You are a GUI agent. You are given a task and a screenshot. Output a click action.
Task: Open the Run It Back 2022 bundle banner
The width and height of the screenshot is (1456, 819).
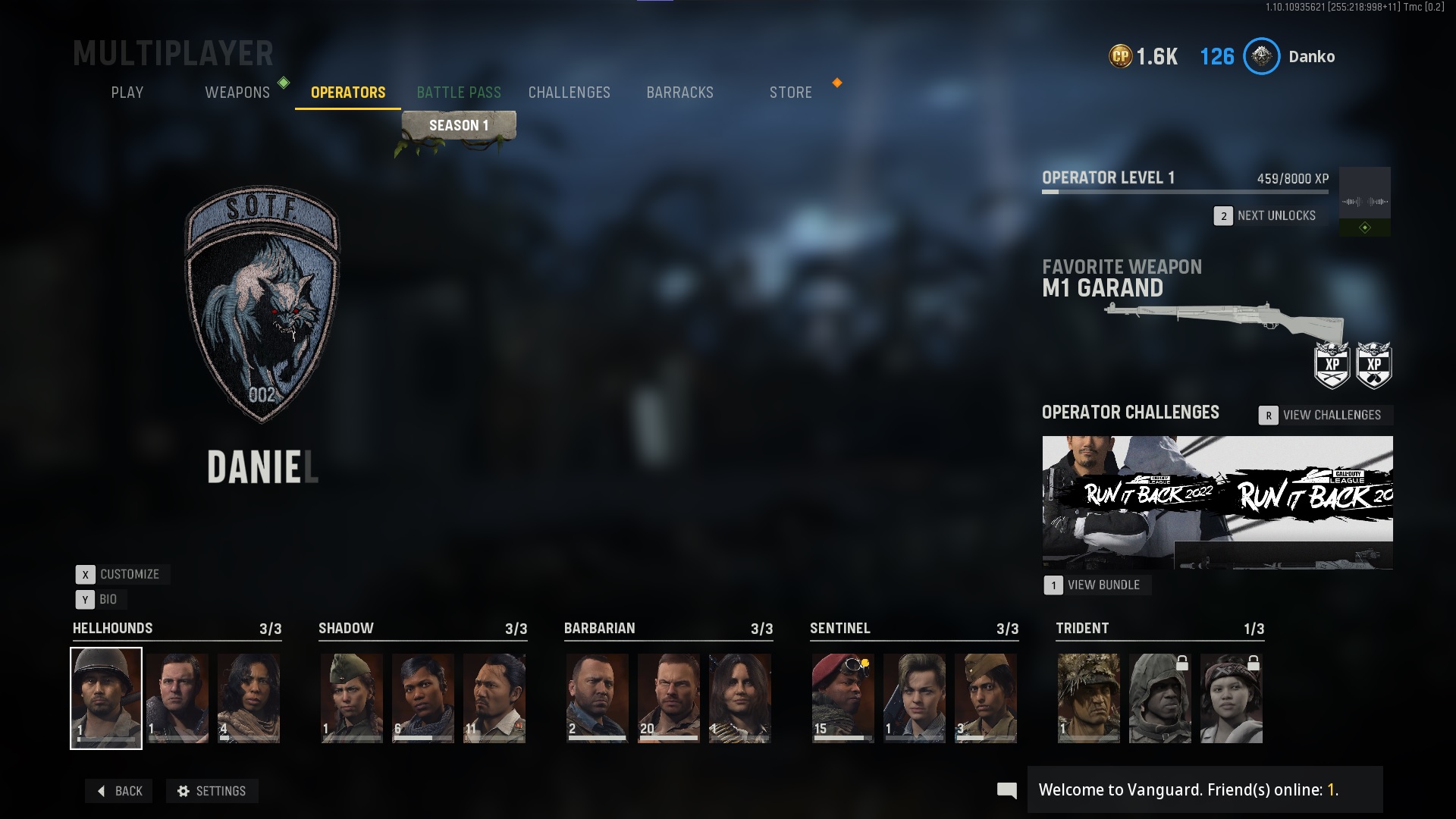1216,501
